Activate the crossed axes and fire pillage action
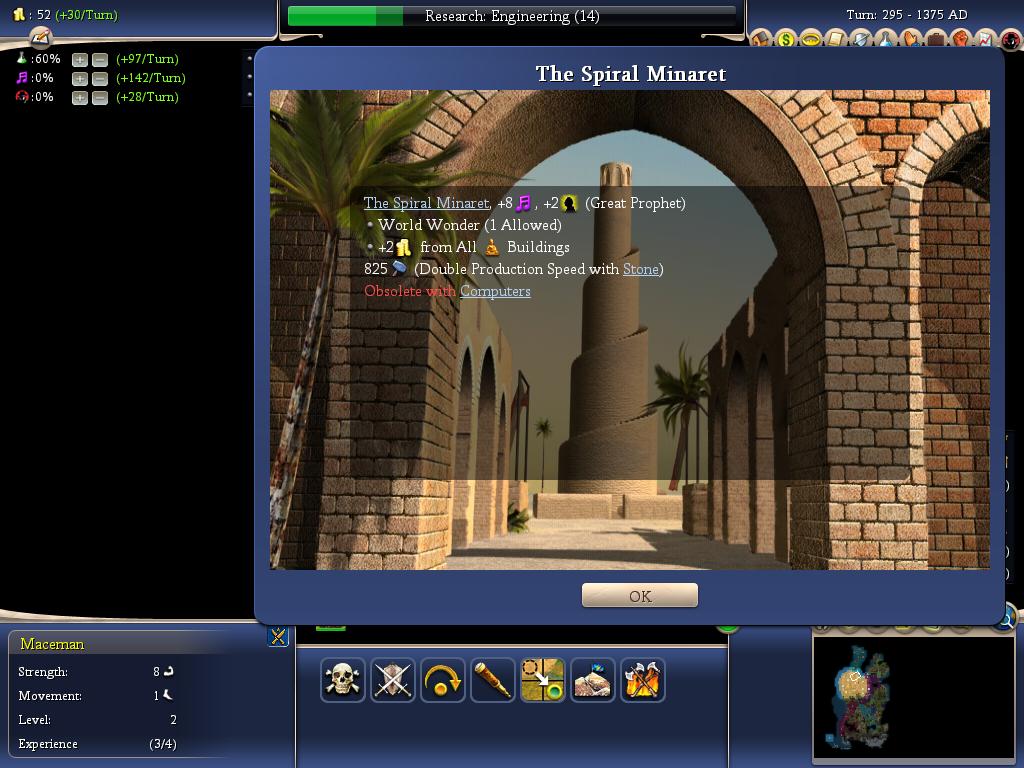The image size is (1024, 768). [x=643, y=680]
